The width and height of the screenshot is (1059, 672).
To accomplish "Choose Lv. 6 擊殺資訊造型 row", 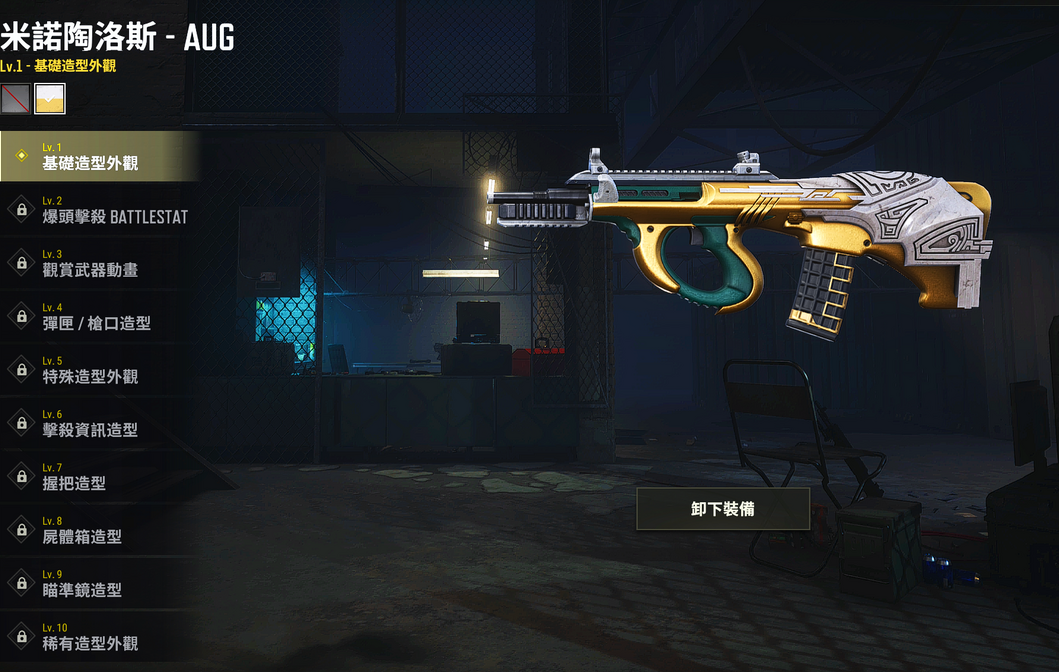I will 98,423.
